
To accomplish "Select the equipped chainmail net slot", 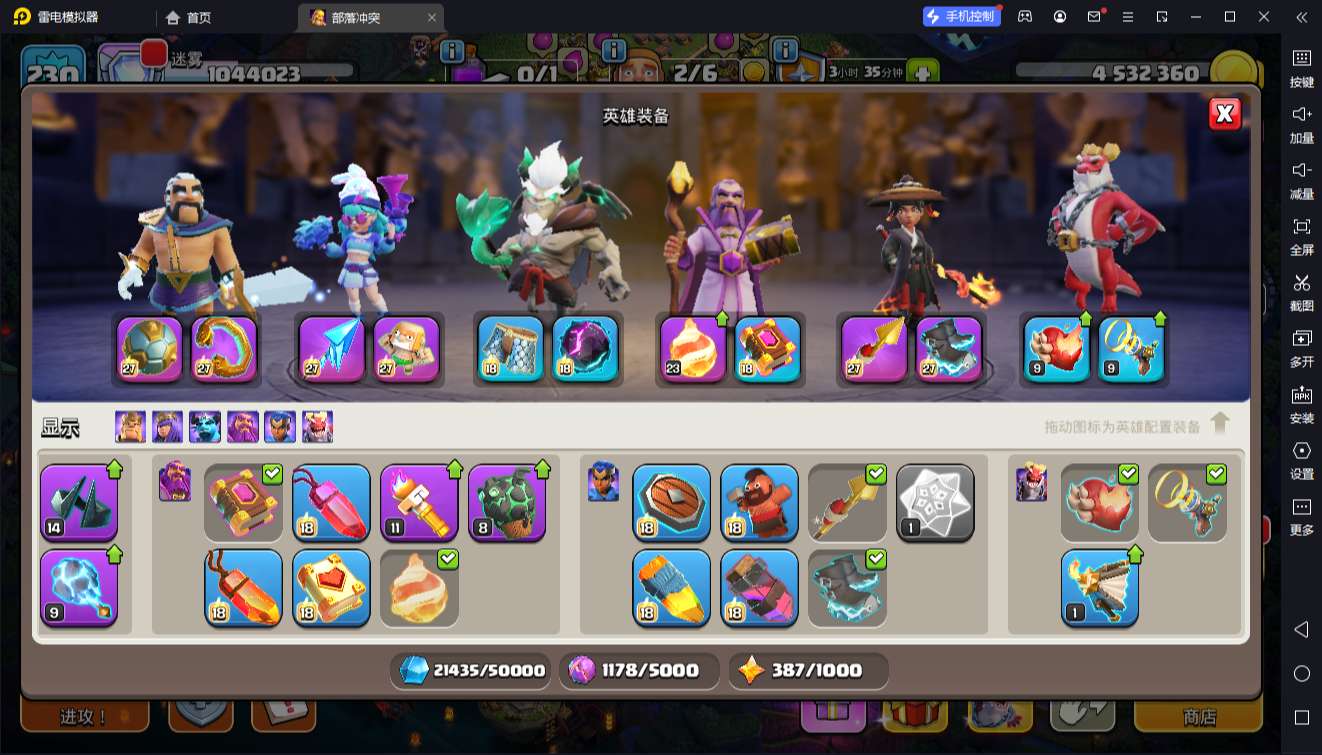I will tap(510, 348).
